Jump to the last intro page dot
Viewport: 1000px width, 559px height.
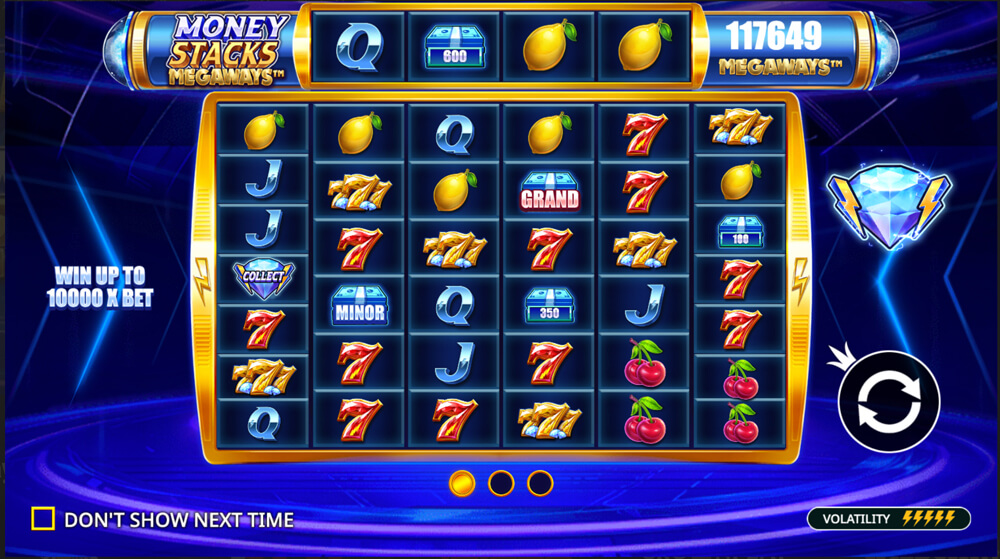click(540, 484)
